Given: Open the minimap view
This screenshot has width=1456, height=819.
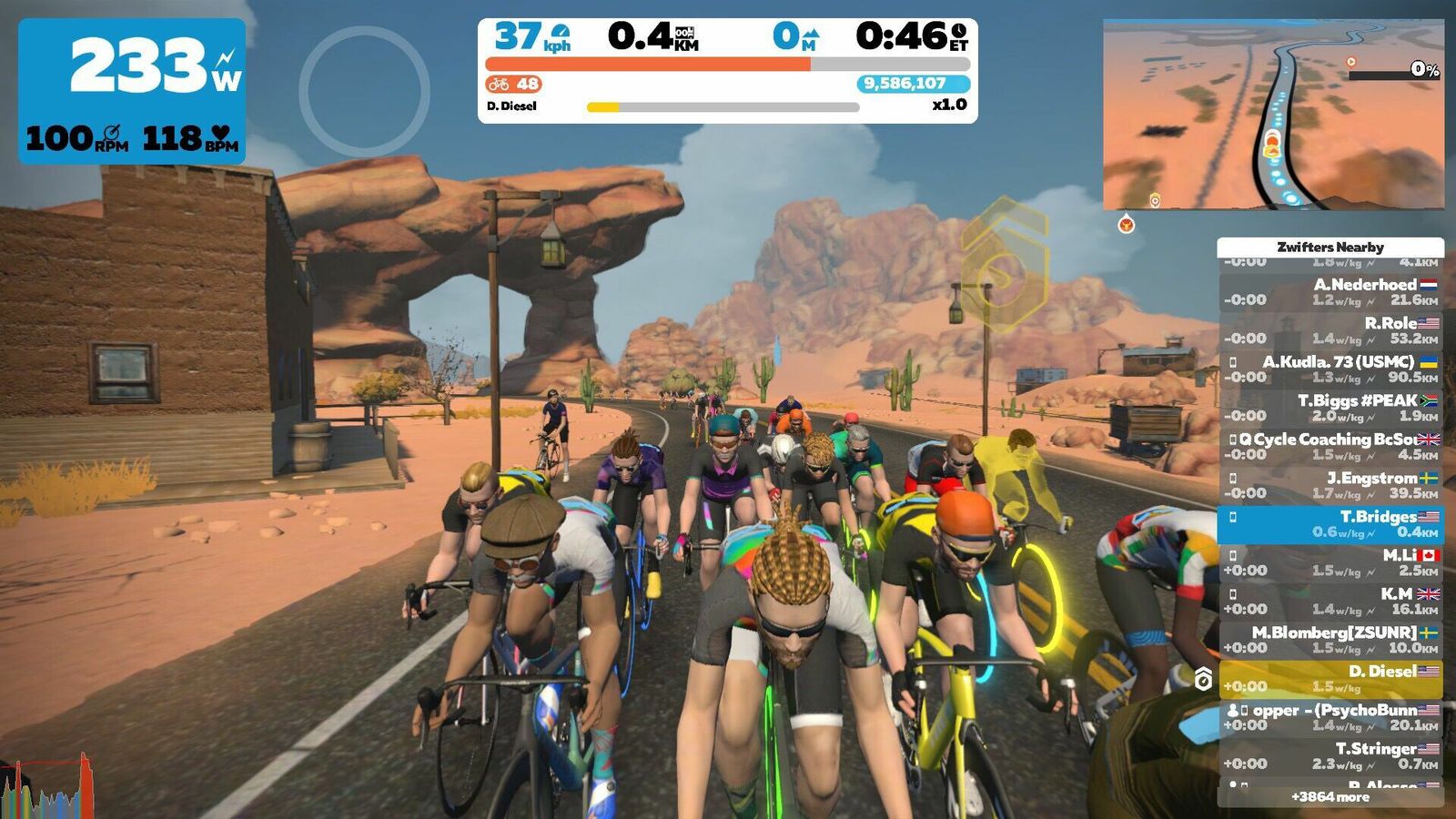Looking at the screenshot, I should [x=1273, y=115].
